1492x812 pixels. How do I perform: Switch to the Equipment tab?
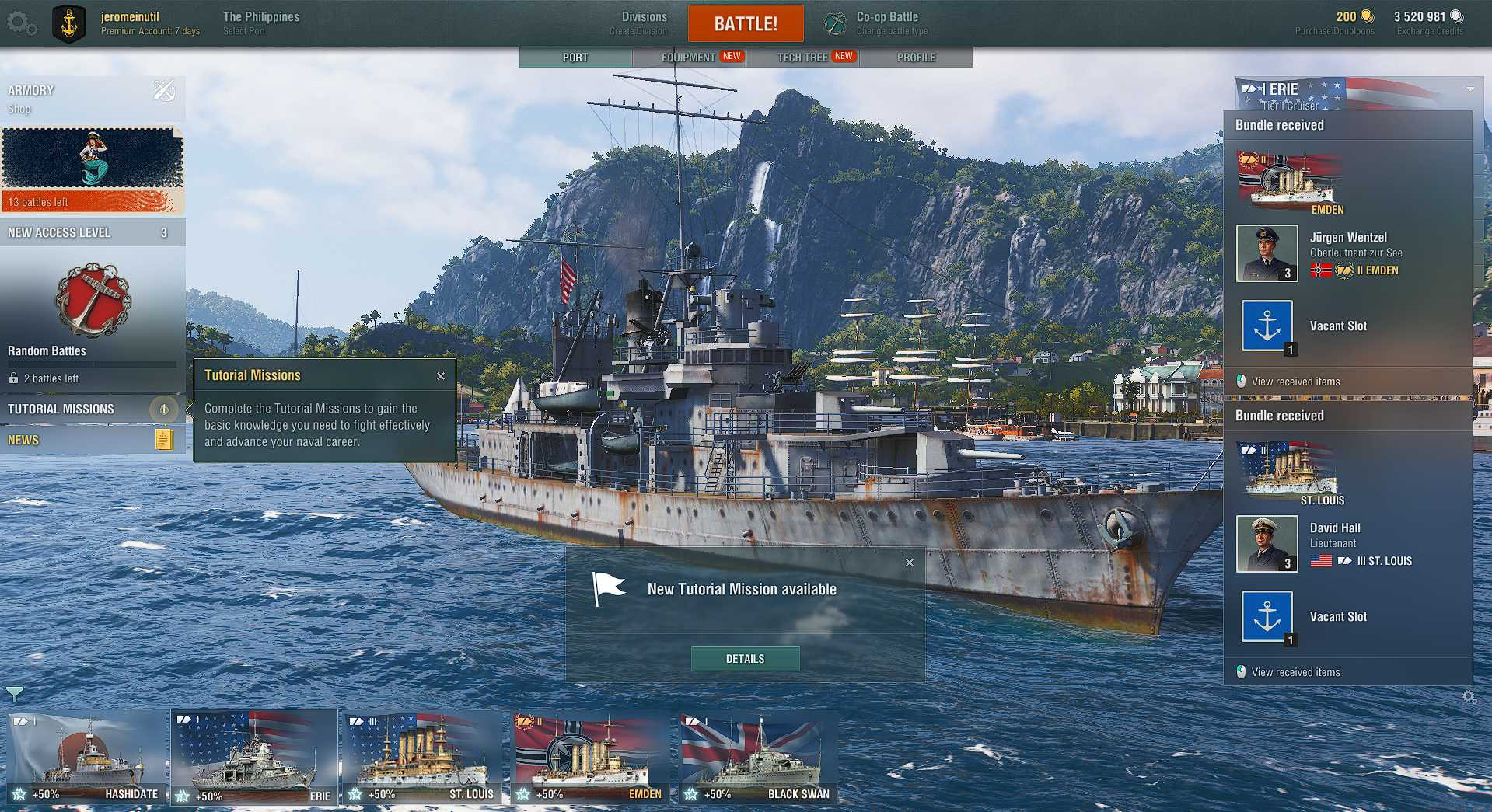689,57
